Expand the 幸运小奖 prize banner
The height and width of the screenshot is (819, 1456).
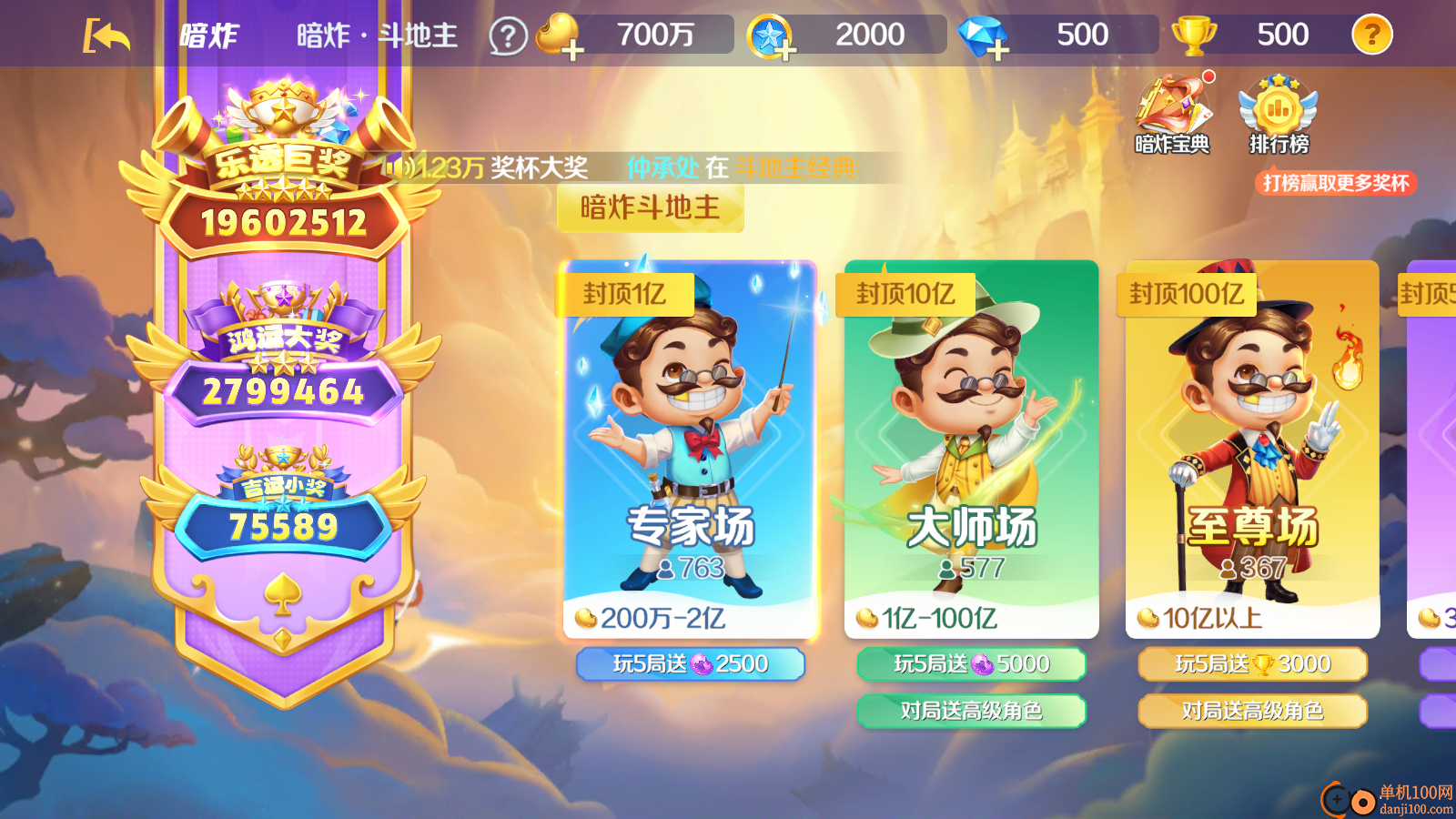(x=285, y=500)
